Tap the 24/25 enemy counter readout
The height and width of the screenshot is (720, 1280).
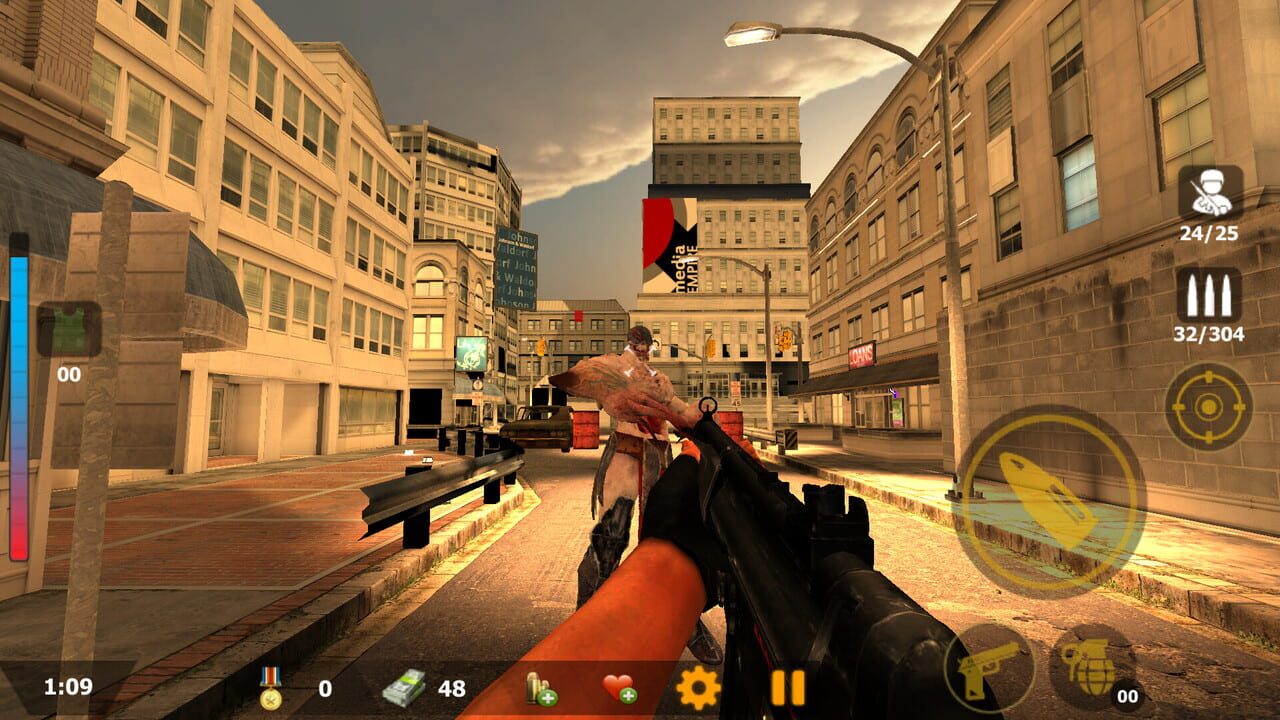[x=1211, y=232]
